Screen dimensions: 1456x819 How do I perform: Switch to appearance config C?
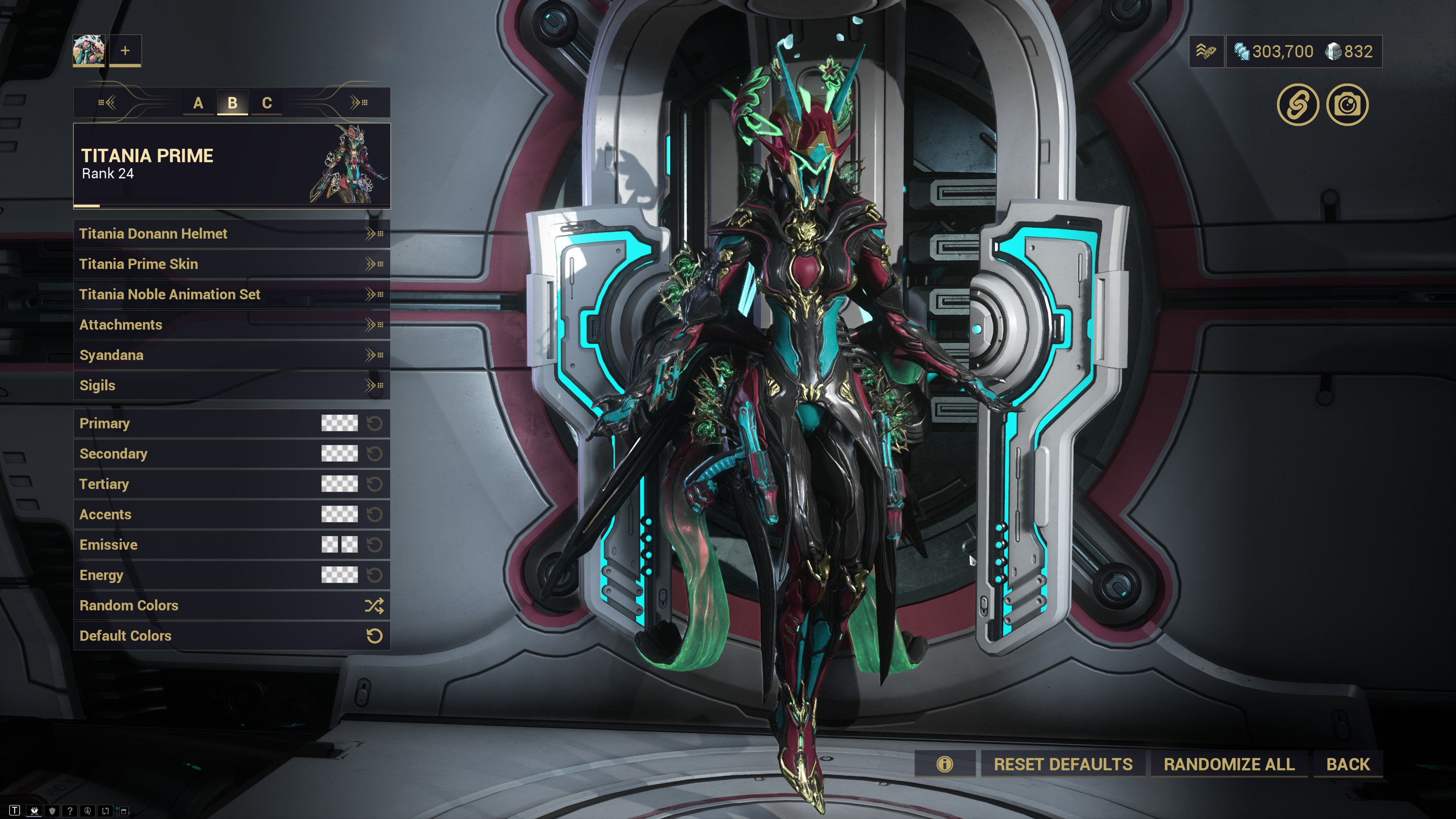click(267, 103)
